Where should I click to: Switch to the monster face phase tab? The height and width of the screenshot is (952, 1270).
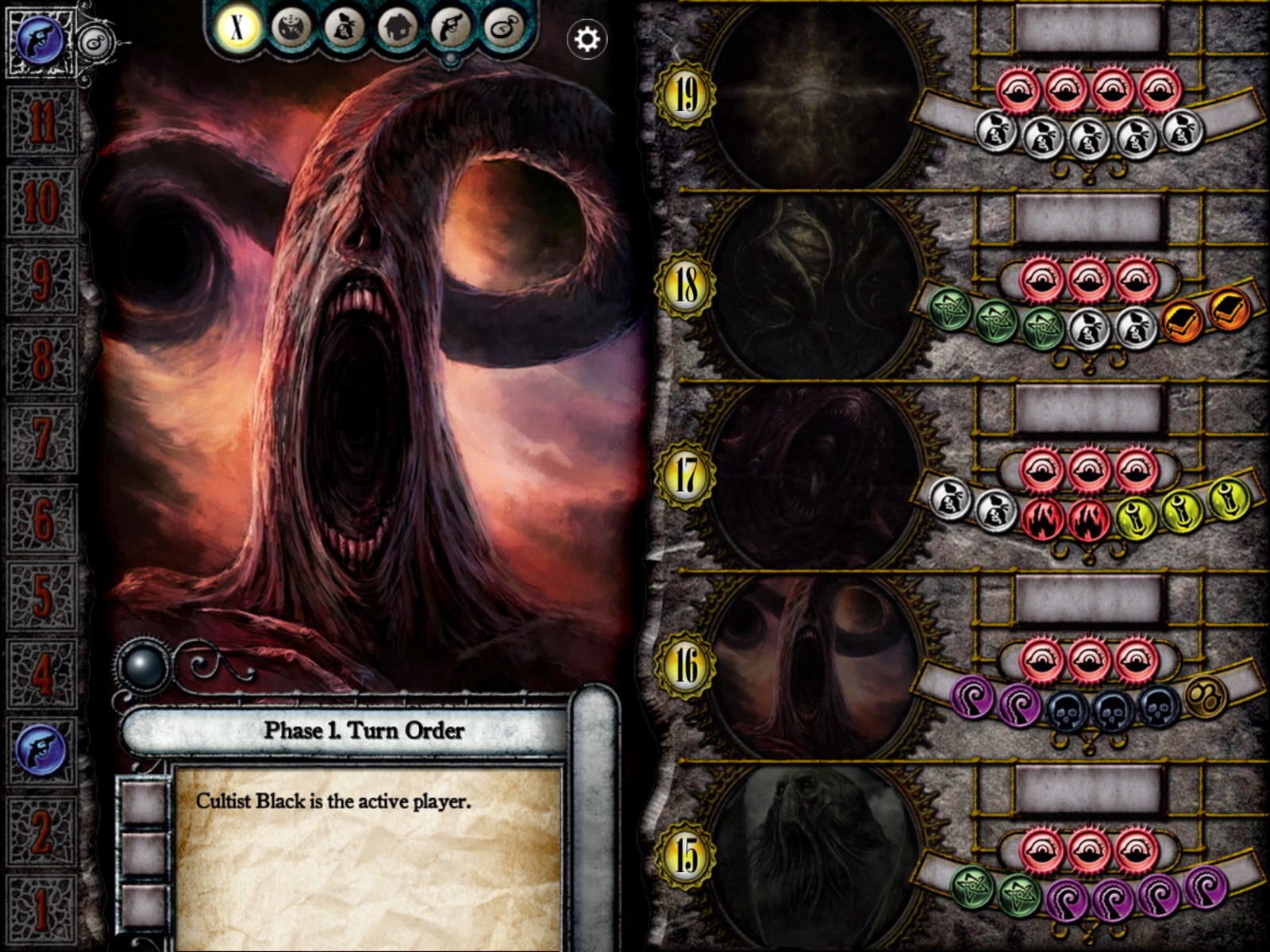(291, 28)
